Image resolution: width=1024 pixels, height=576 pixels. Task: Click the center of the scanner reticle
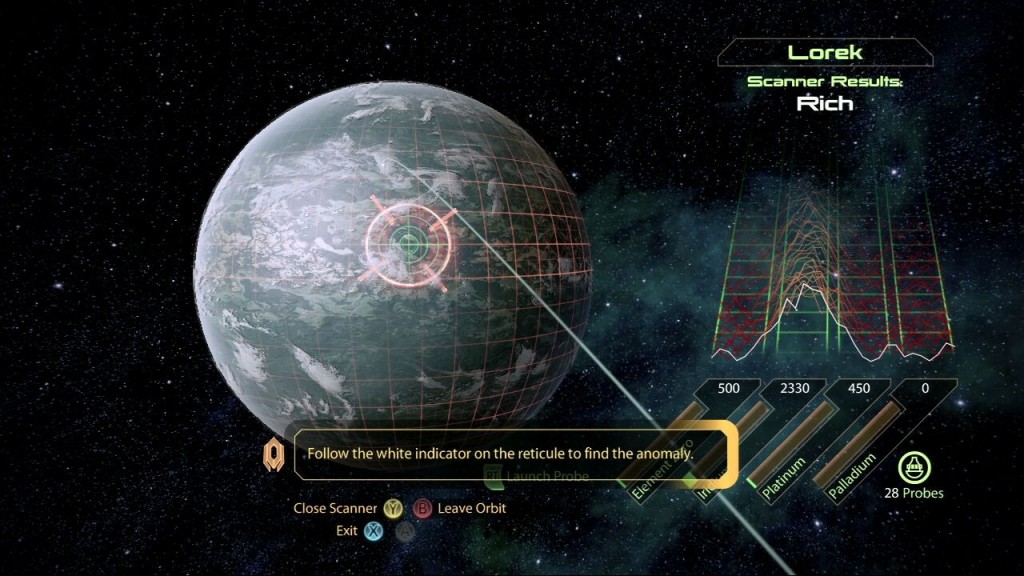click(408, 239)
